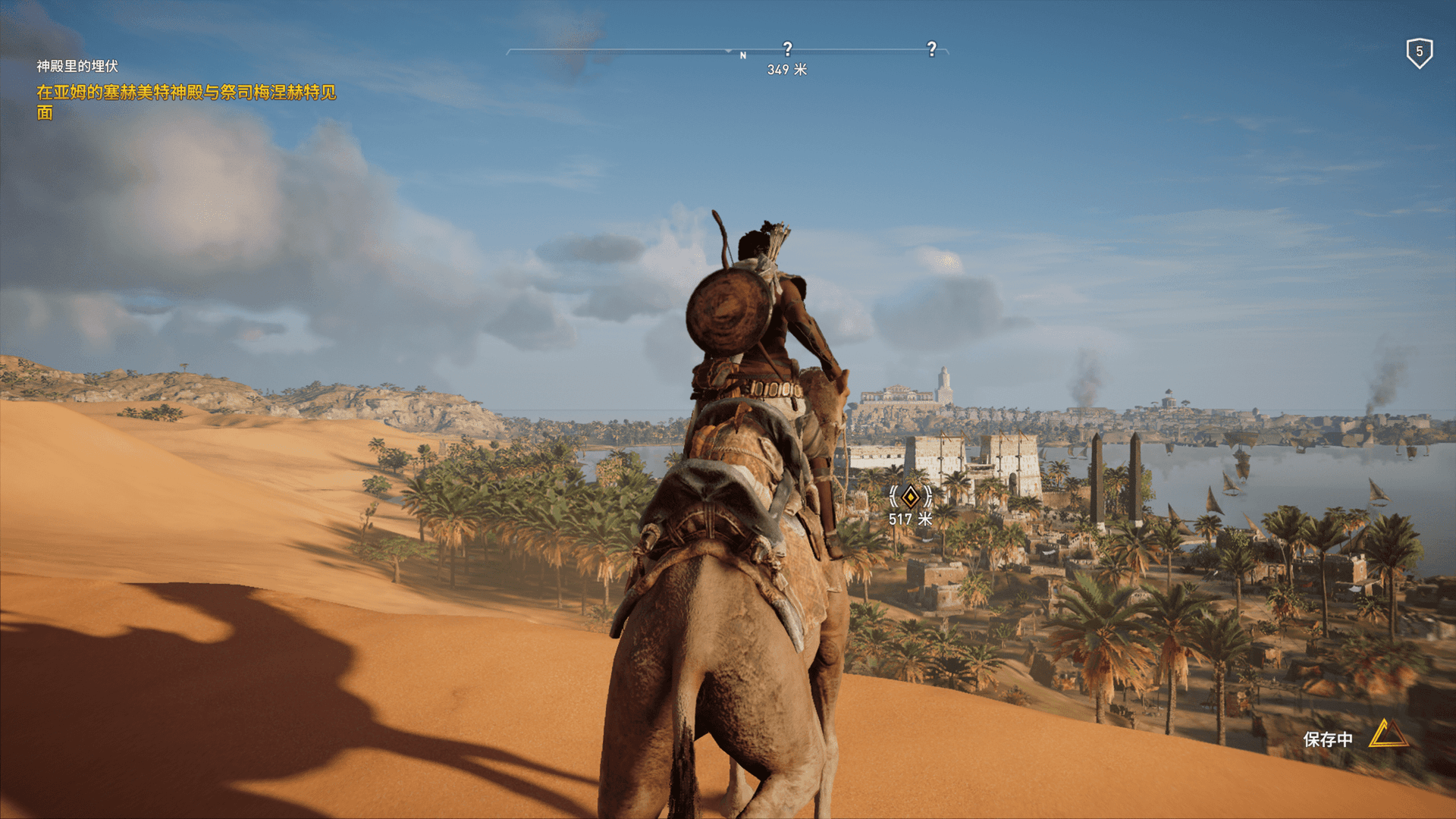The image size is (1456, 819).
Task: Click the rightmost compass question mark
Action: 931,49
